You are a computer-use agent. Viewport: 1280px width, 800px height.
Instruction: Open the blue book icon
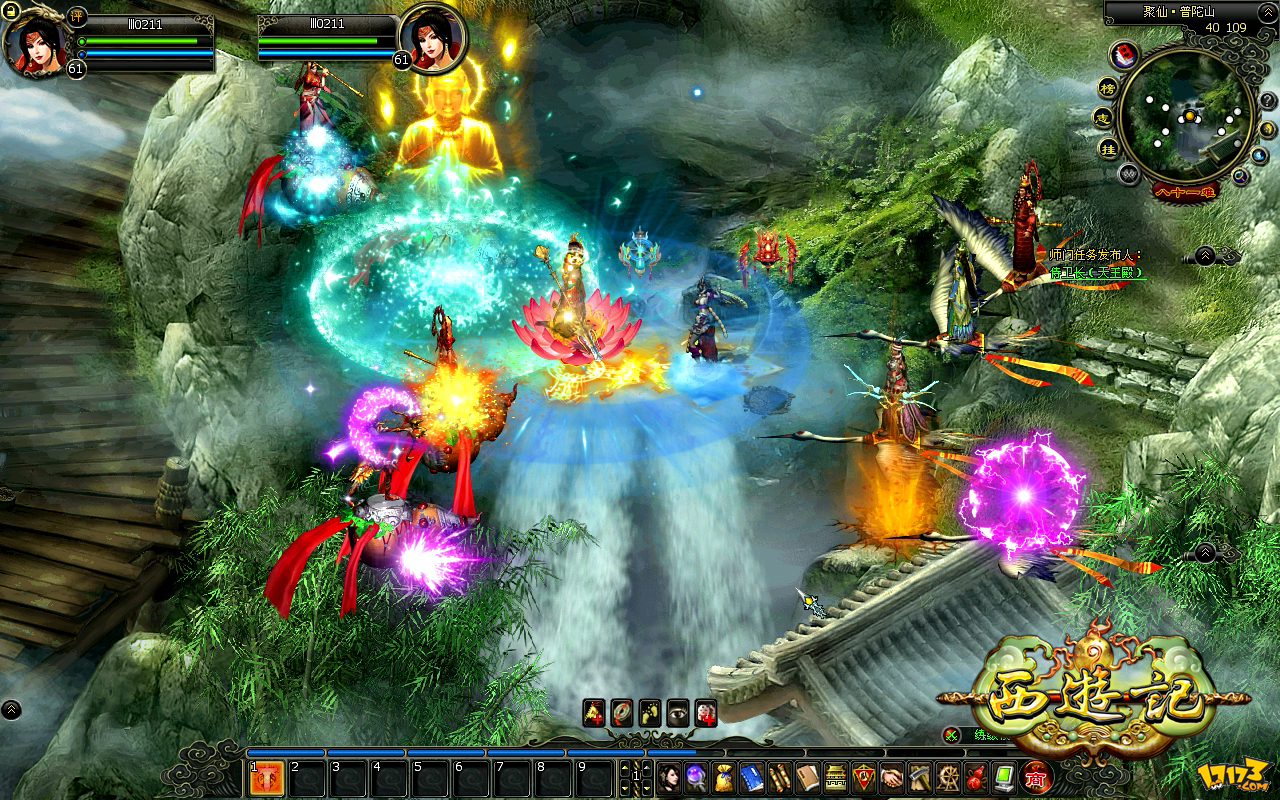(752, 777)
